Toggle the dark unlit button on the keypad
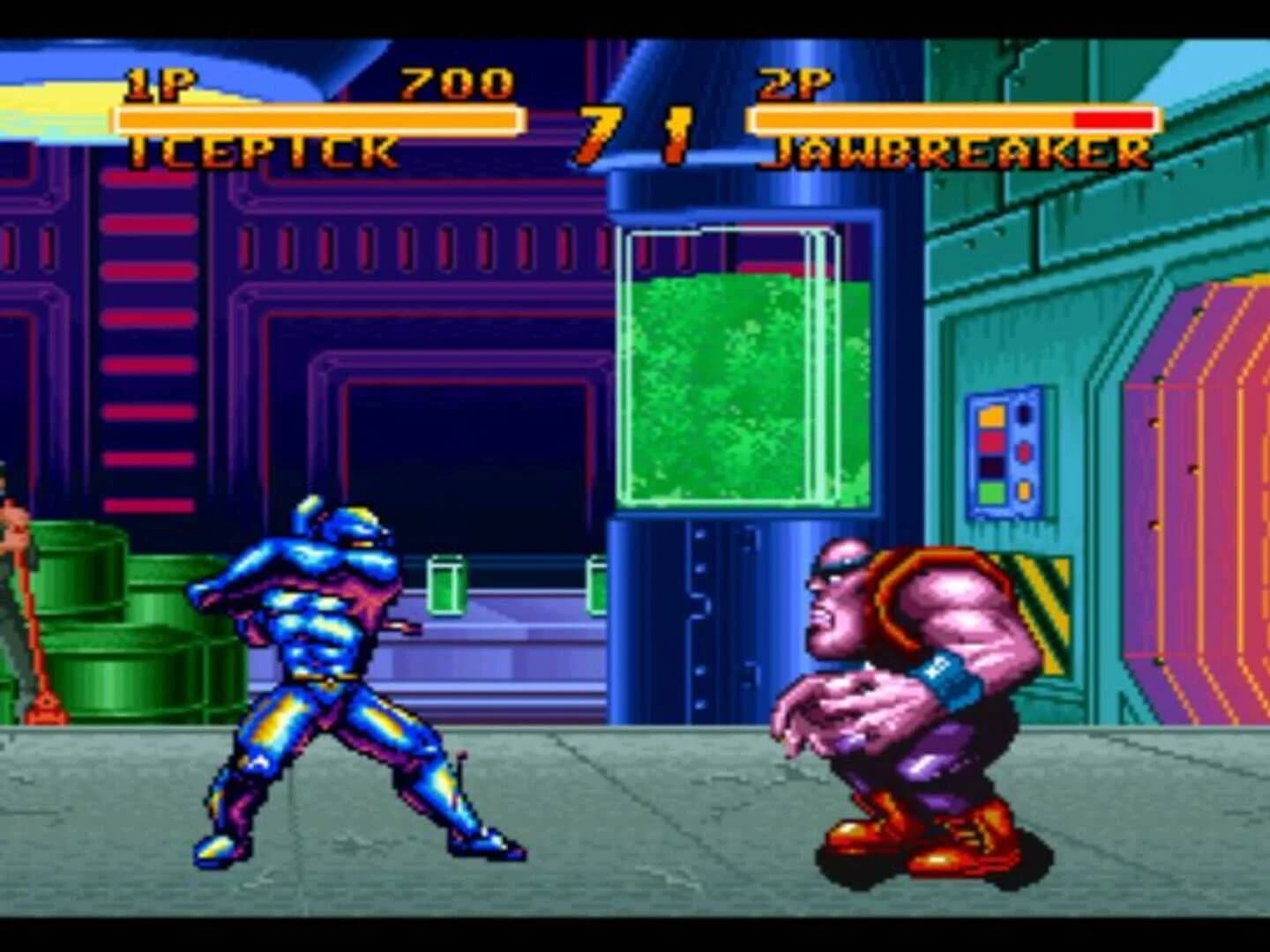The image size is (1270, 952). point(990,465)
